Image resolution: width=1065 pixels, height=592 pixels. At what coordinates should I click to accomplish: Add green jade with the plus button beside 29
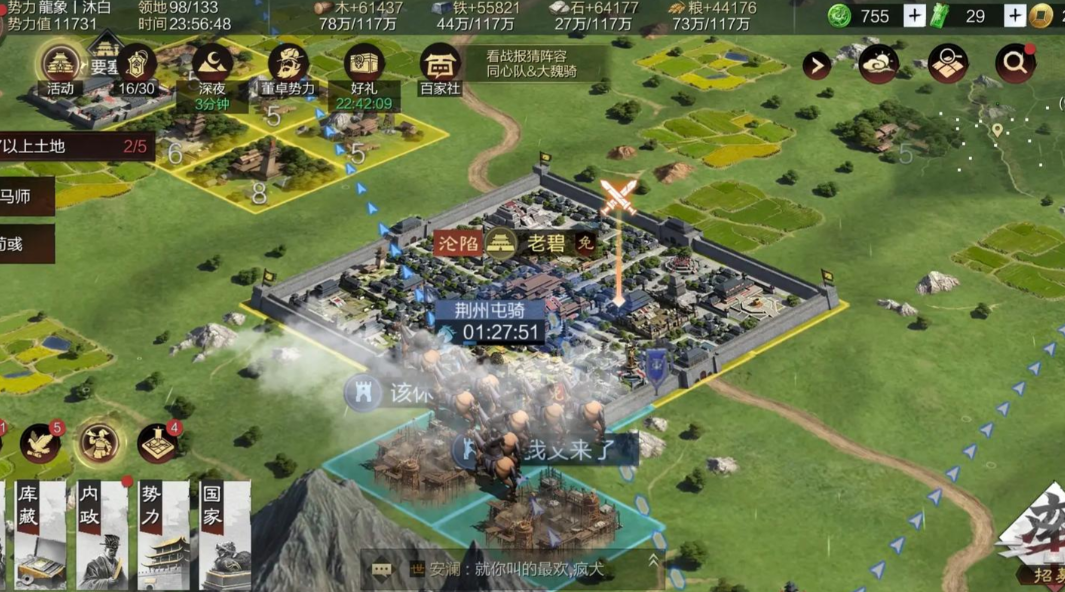tap(1014, 16)
